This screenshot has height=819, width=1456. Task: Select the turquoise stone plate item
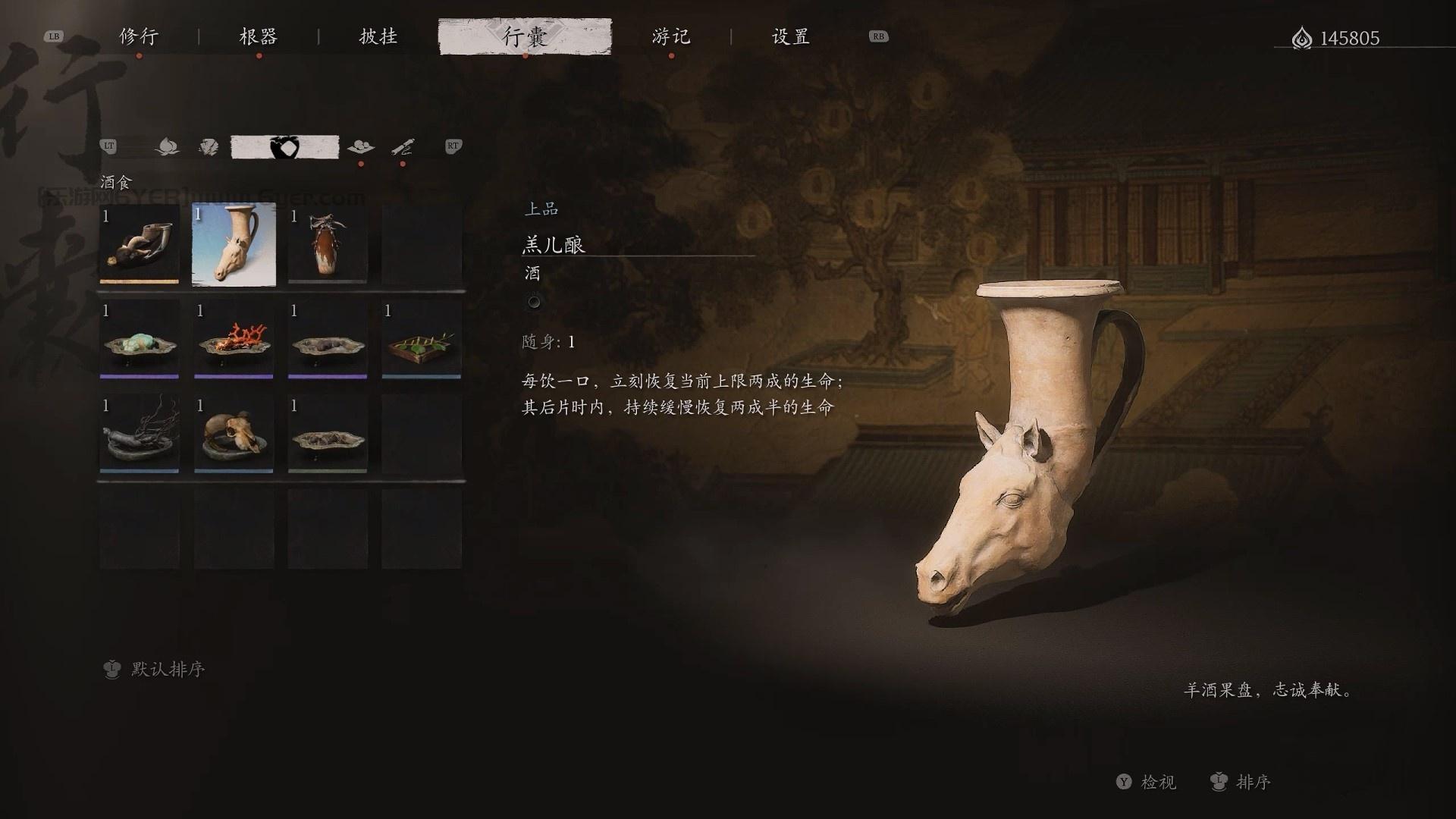140,339
